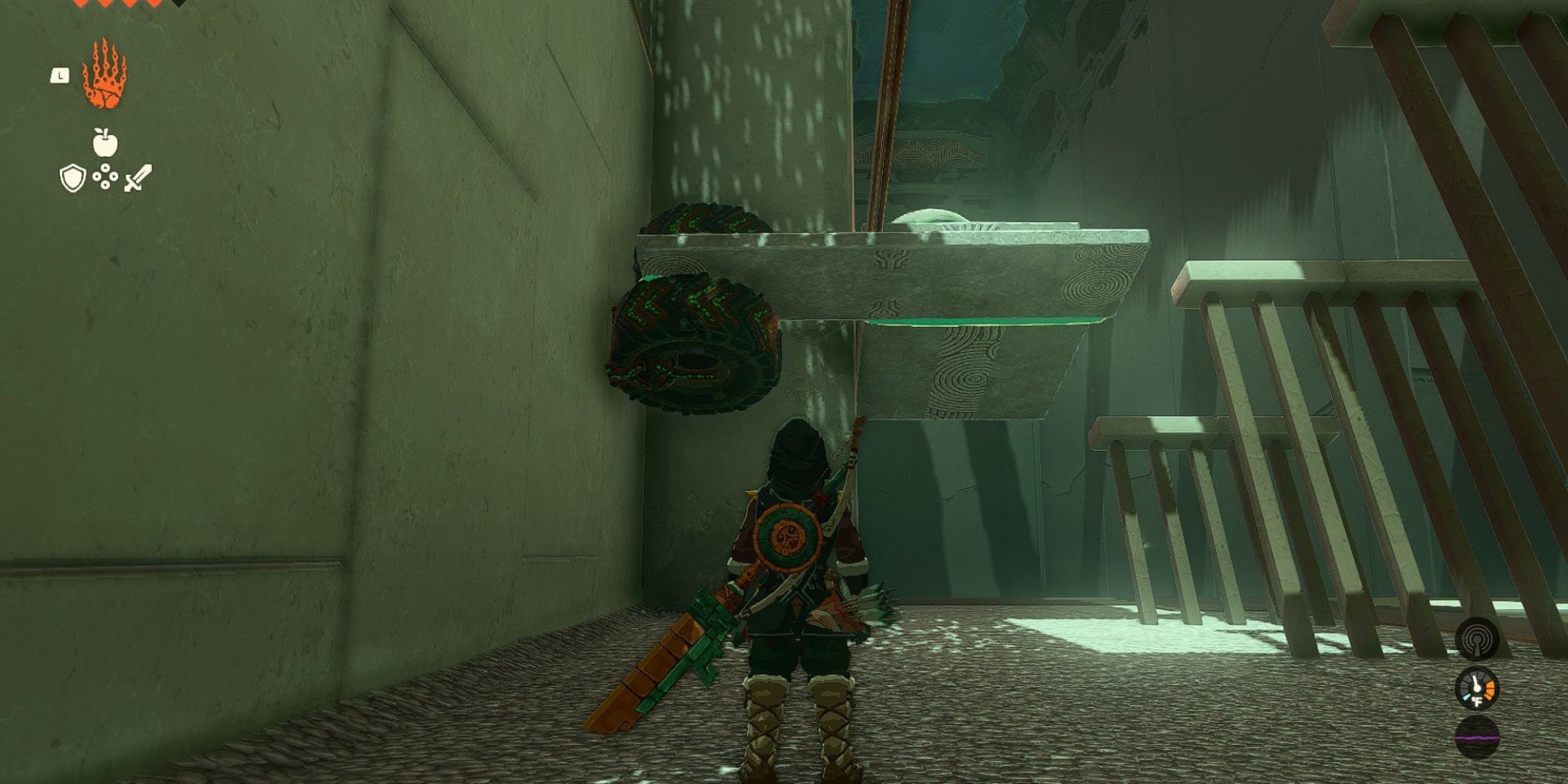Click the round materials icon between shield and sword
The image size is (1568, 784).
click(x=105, y=178)
